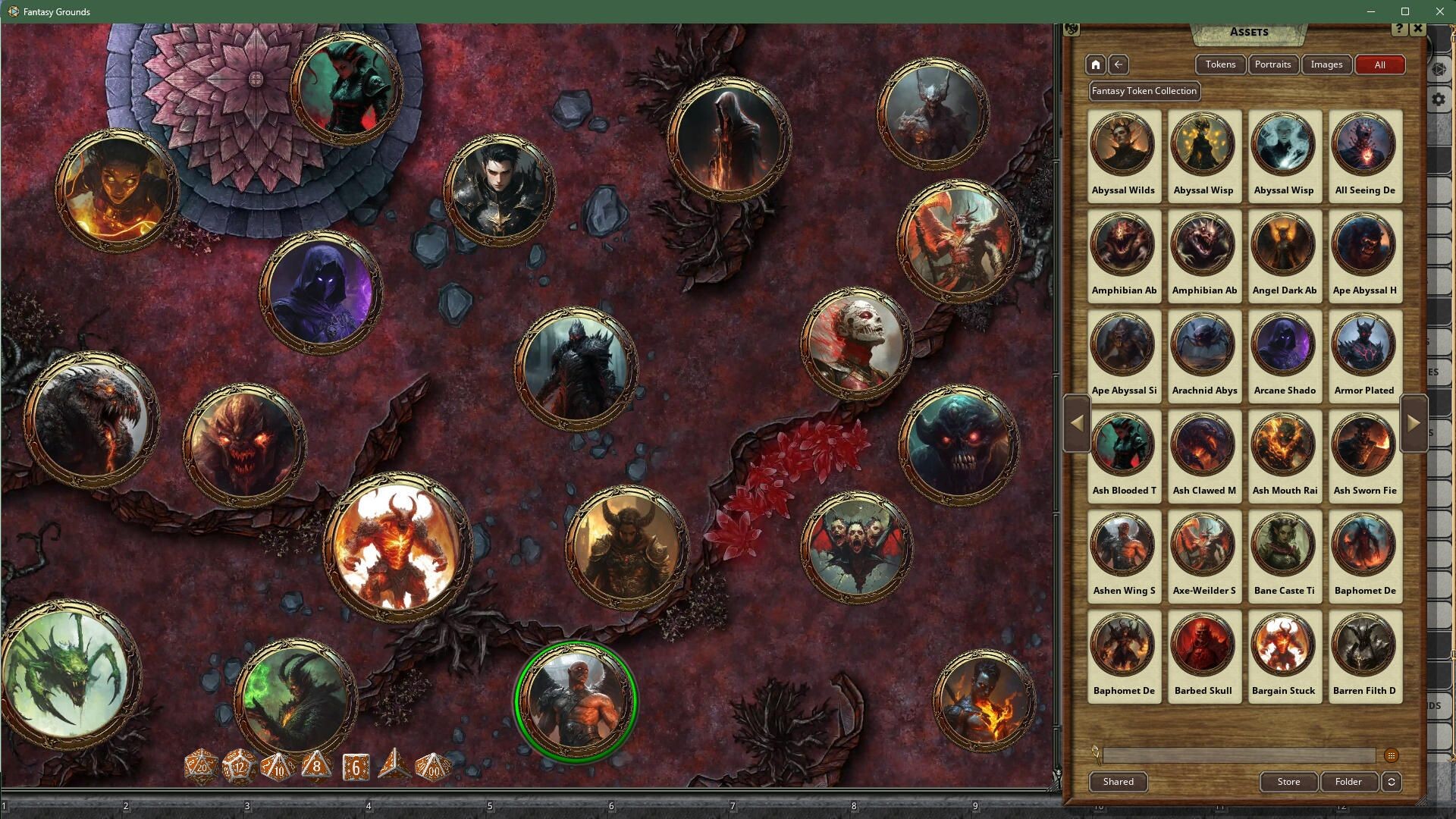Toggle the Shared assets filter
The image size is (1456, 819).
1118,782
